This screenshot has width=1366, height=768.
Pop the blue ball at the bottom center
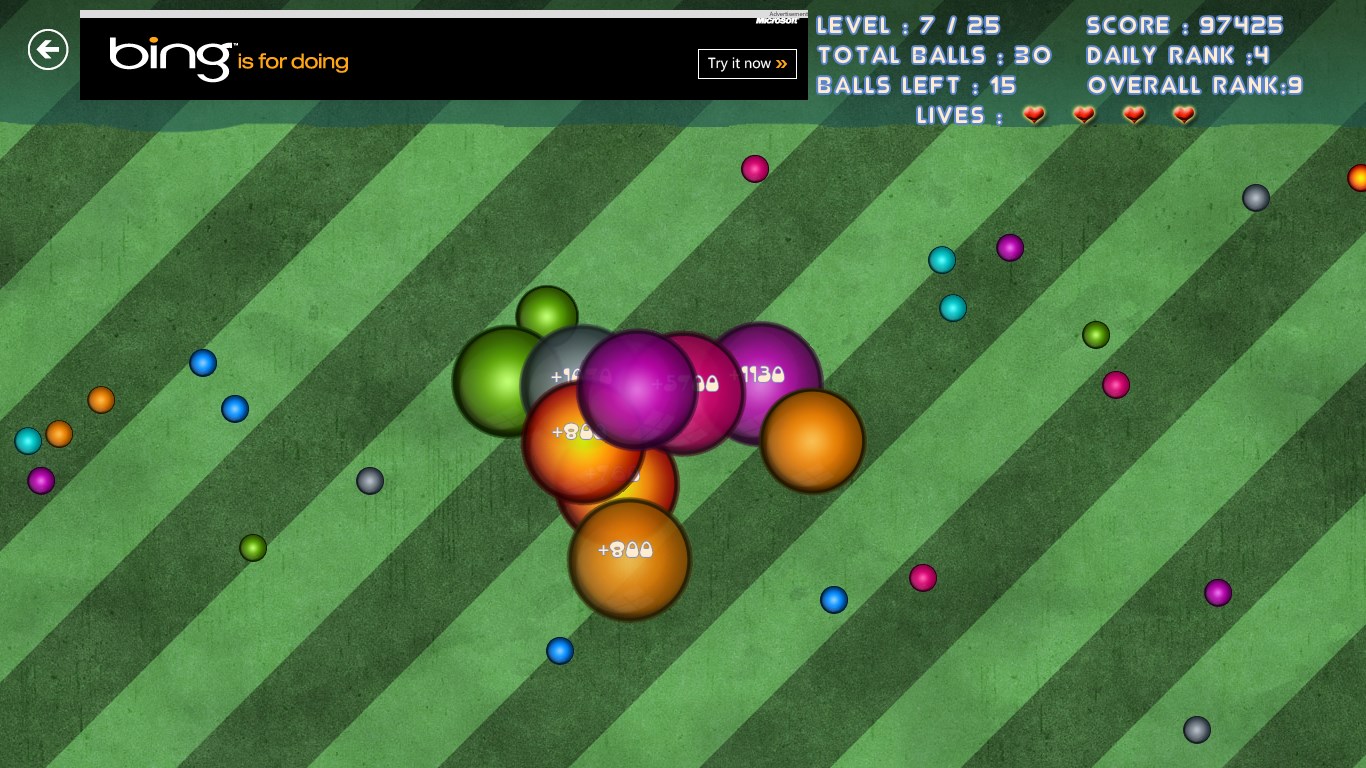(560, 651)
